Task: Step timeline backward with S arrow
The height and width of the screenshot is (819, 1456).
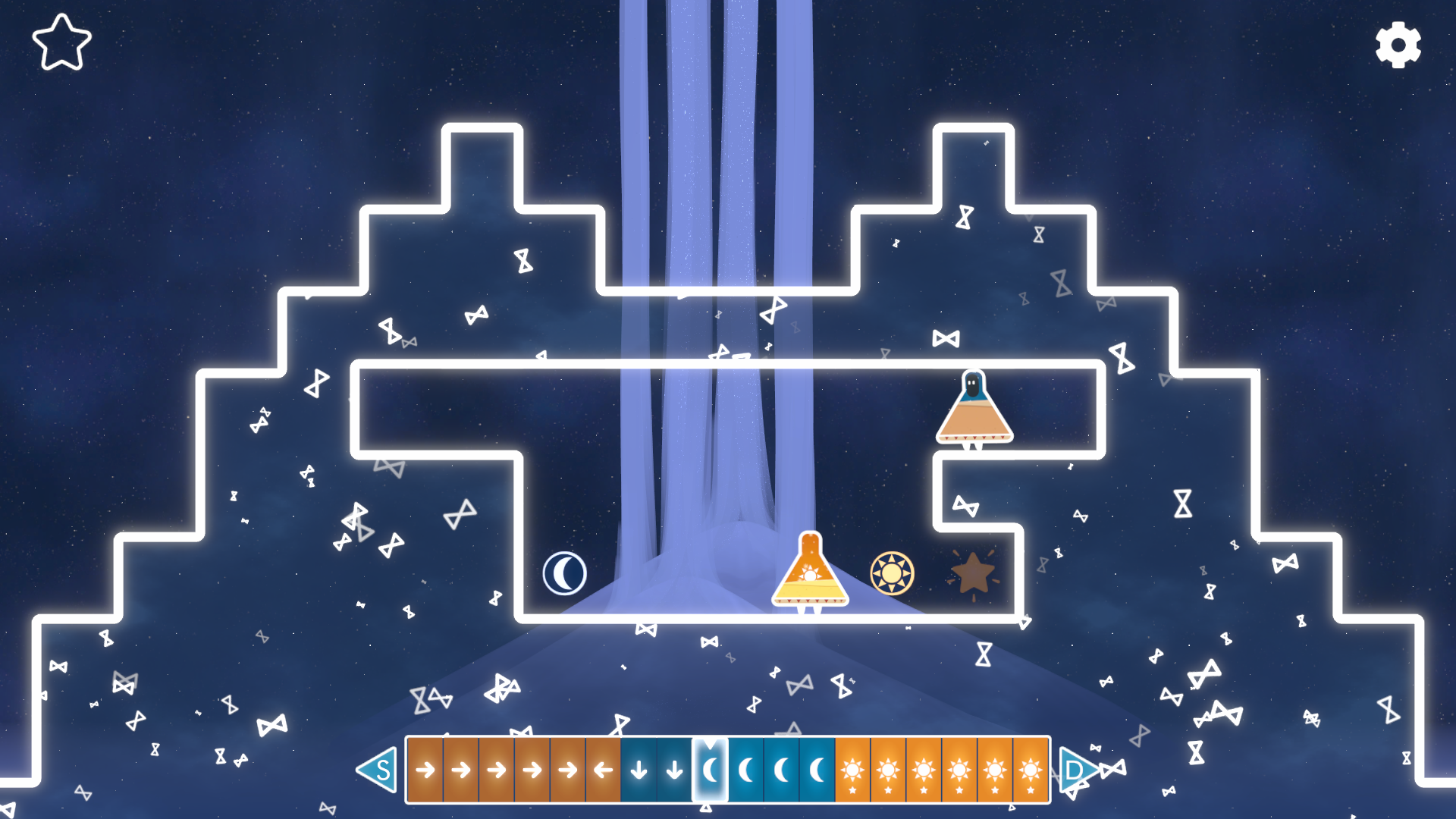Action: pos(378,770)
